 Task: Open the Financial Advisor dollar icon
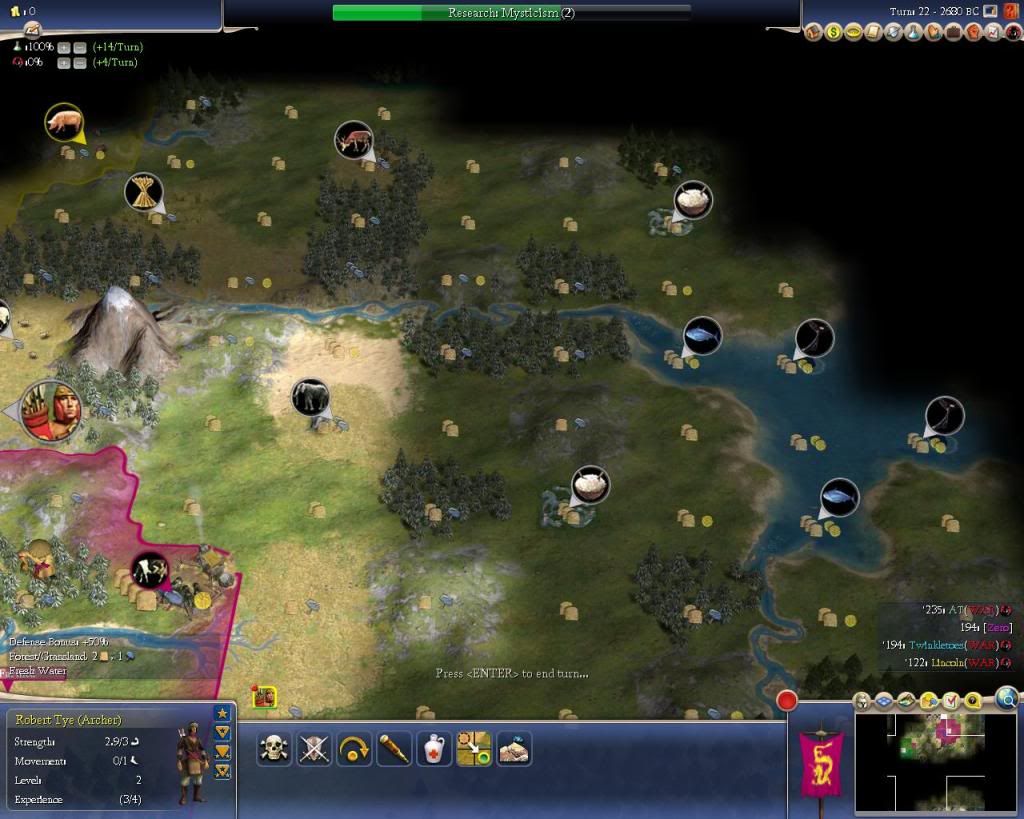coord(834,32)
